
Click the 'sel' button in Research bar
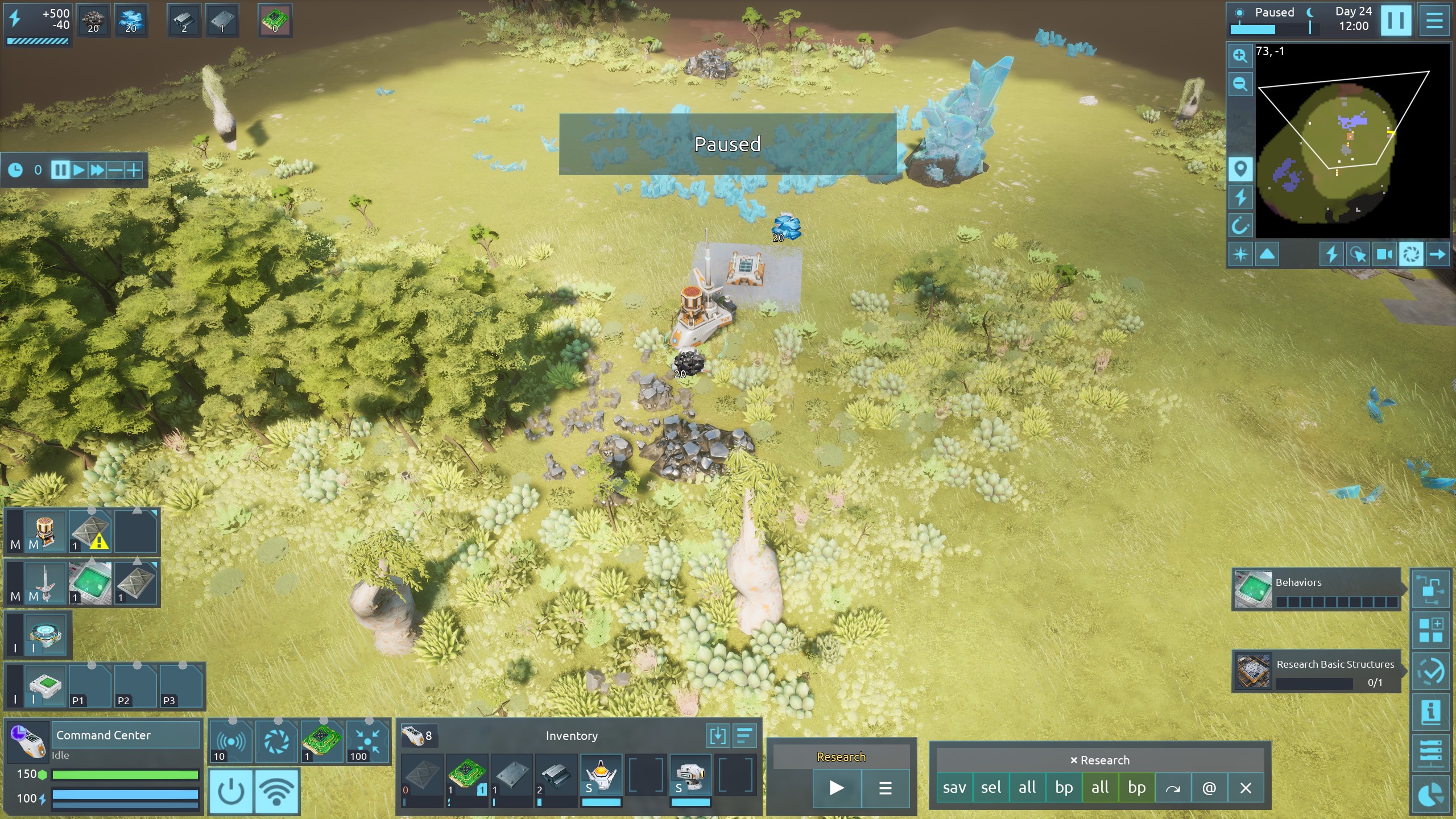tap(991, 788)
